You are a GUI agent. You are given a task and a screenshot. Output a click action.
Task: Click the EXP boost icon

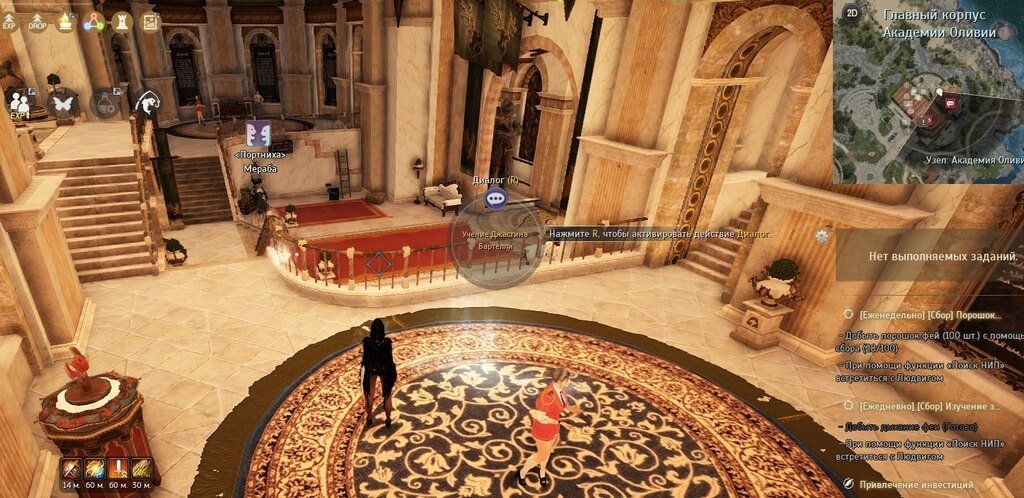[10, 22]
